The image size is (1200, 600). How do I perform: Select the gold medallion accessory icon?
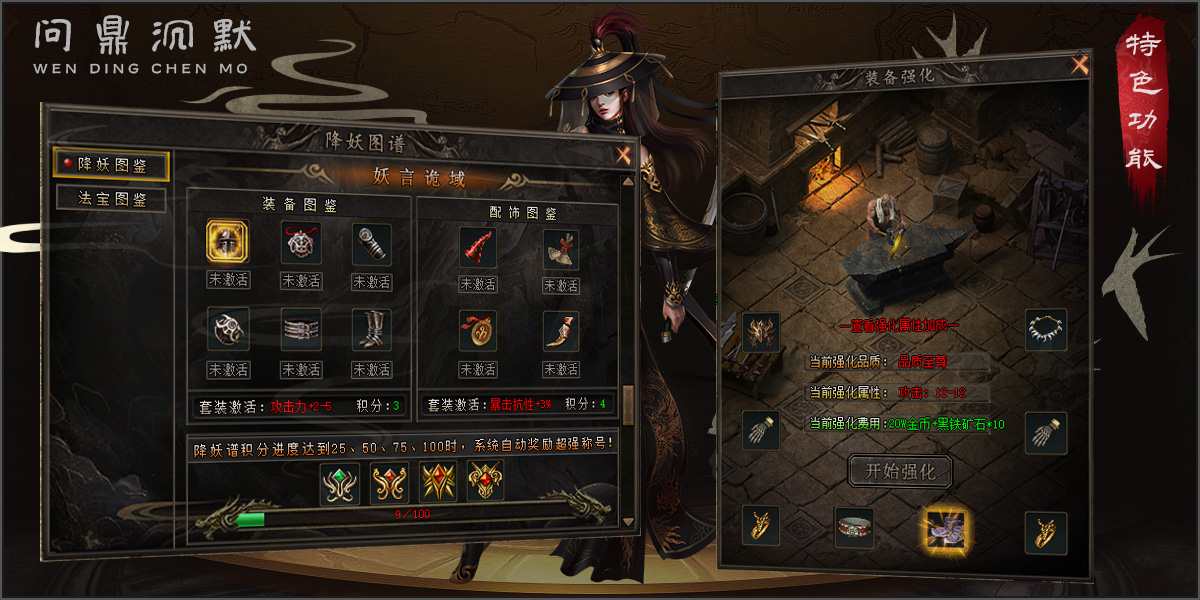click(x=478, y=331)
